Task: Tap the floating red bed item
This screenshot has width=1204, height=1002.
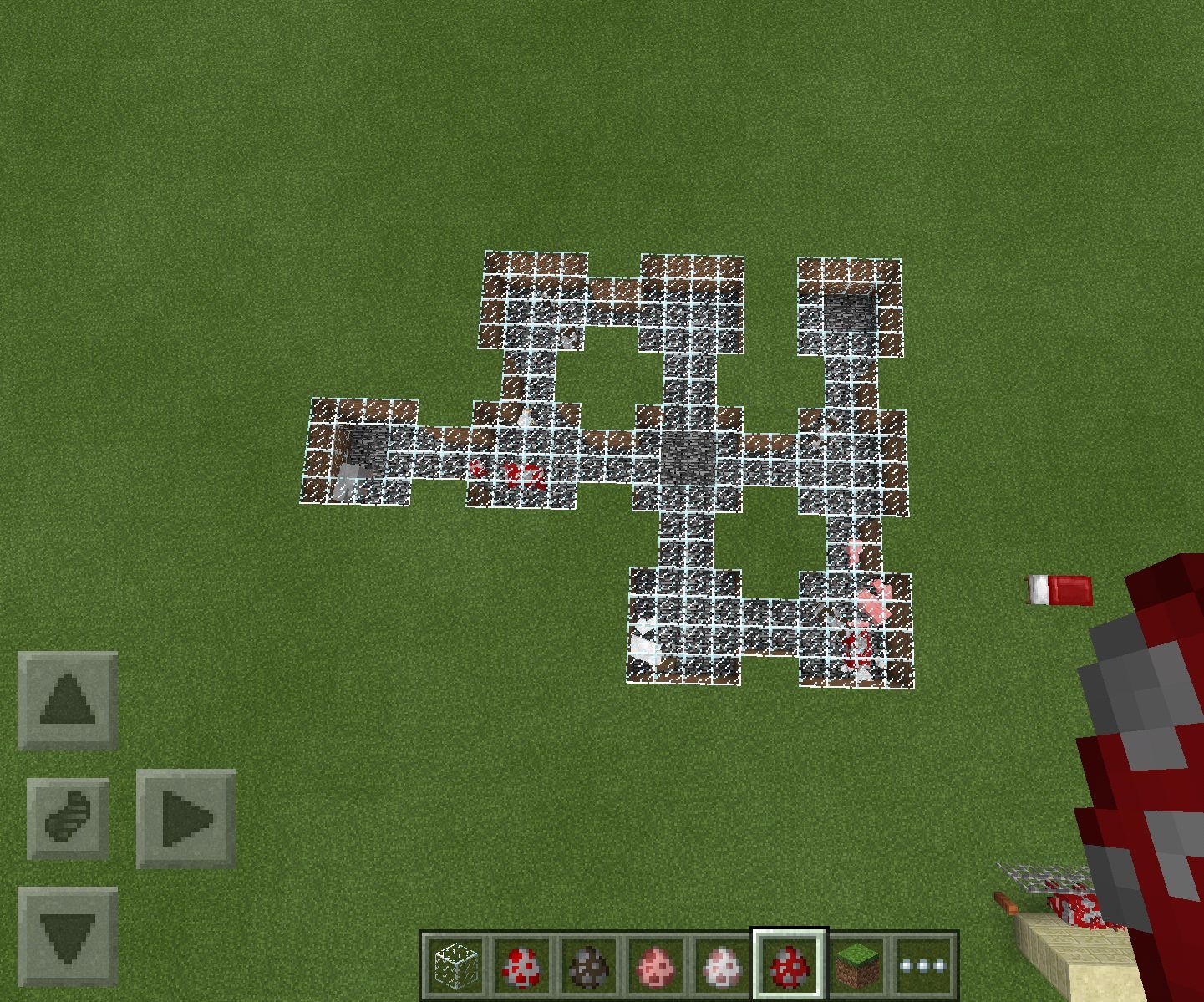Action: tap(1059, 590)
